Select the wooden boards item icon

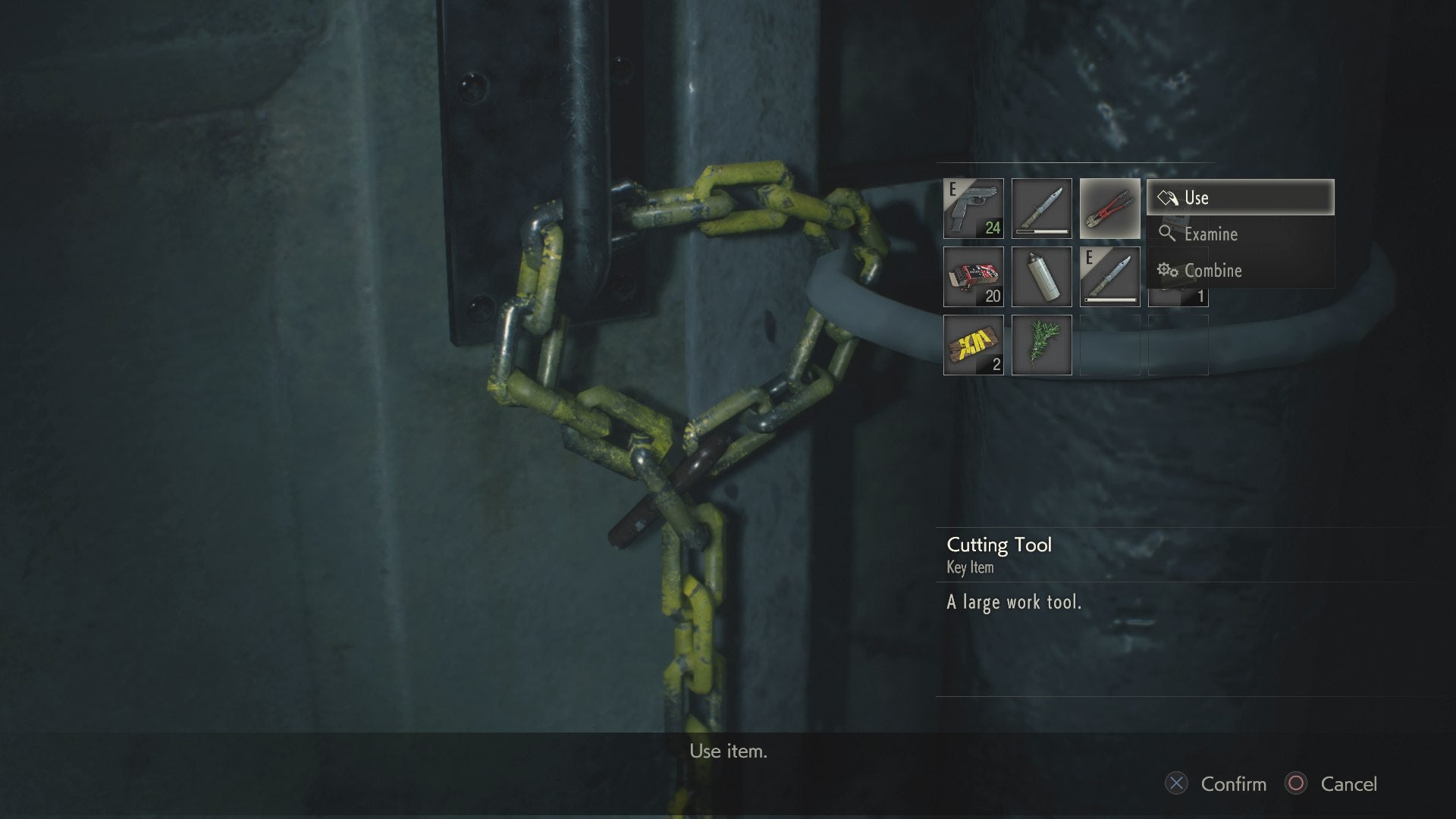[x=974, y=345]
